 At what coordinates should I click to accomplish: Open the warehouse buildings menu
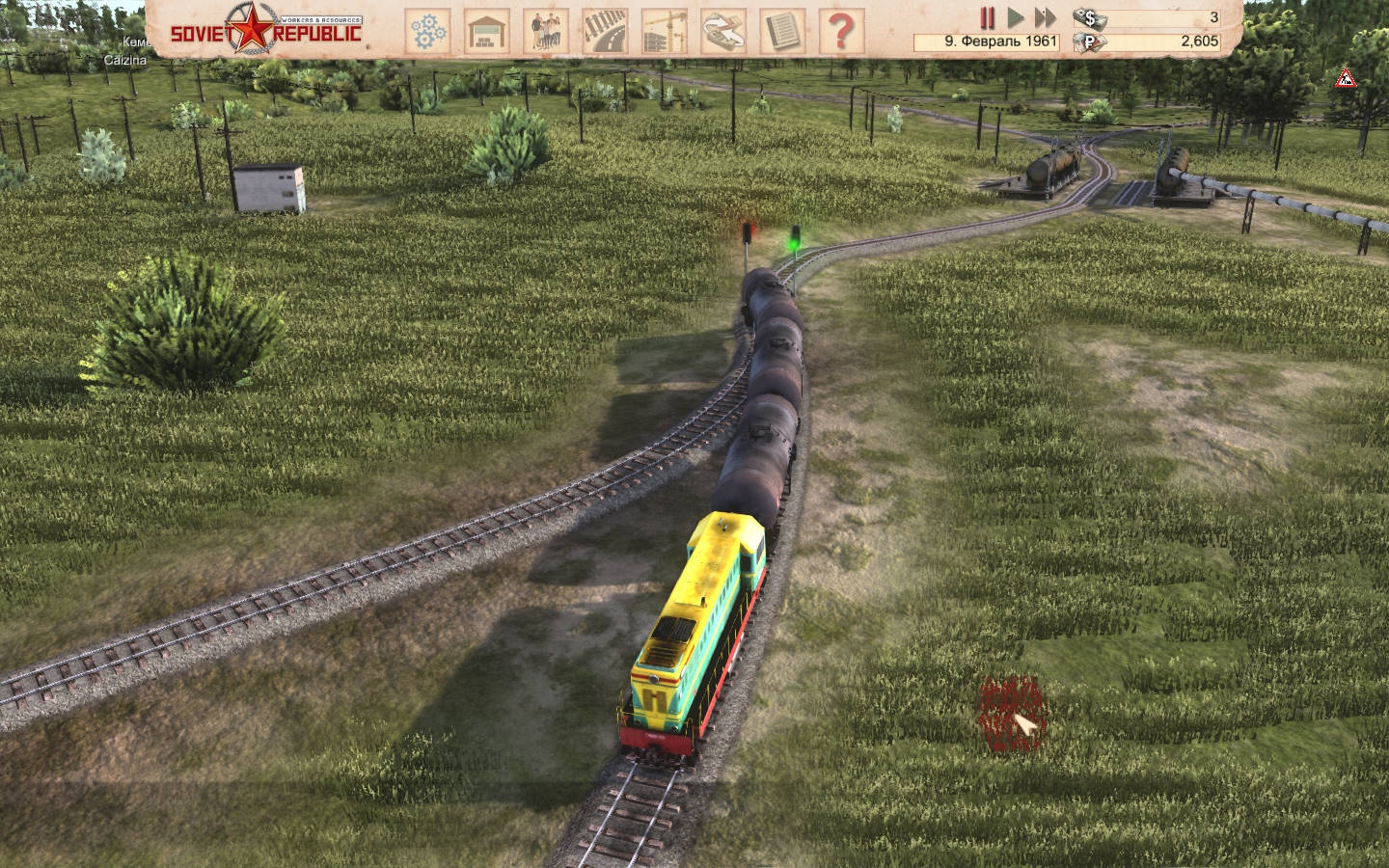pos(487,31)
